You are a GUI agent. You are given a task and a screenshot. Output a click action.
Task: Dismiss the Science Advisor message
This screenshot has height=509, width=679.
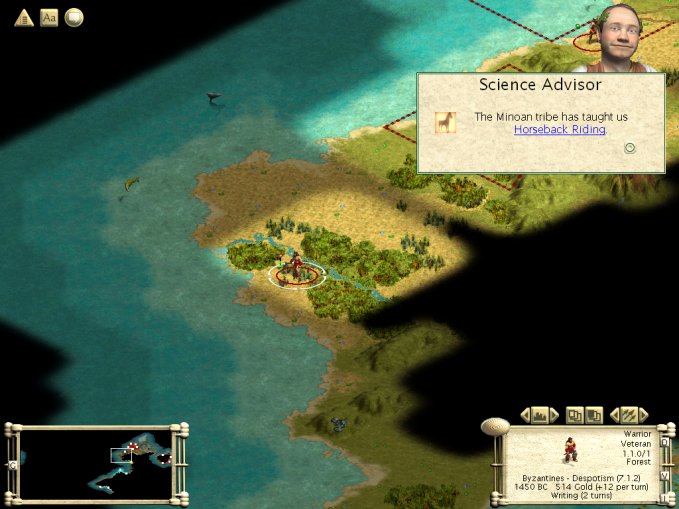630,148
